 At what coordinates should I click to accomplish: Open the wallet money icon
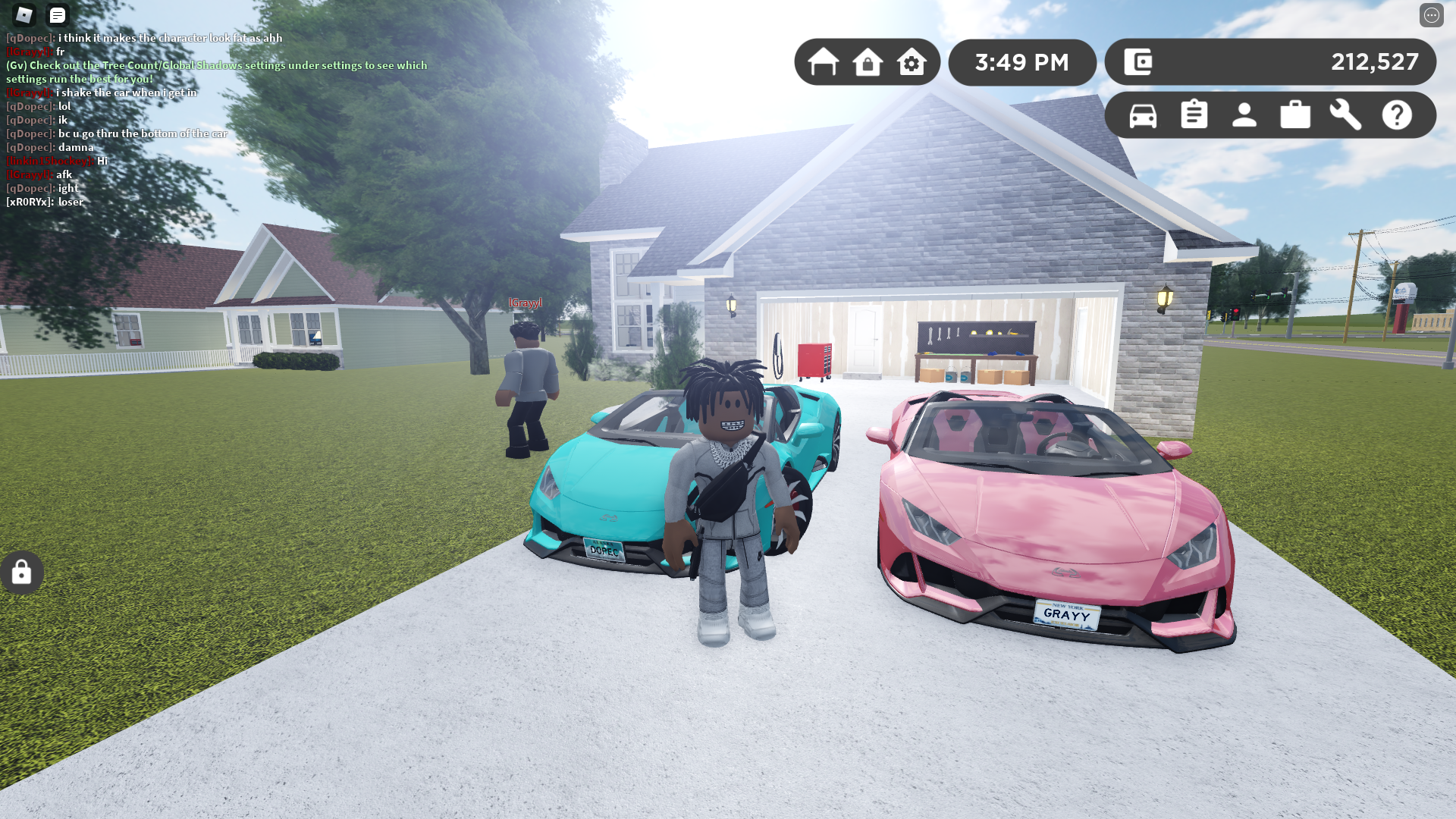1138,62
